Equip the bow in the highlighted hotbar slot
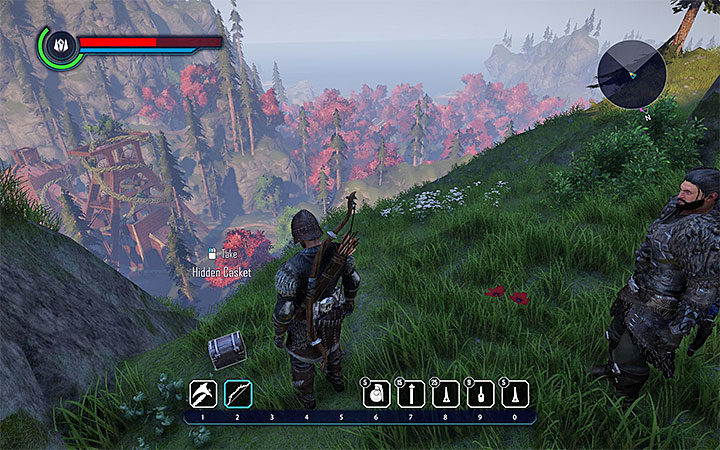720x450 pixels. pos(238,394)
